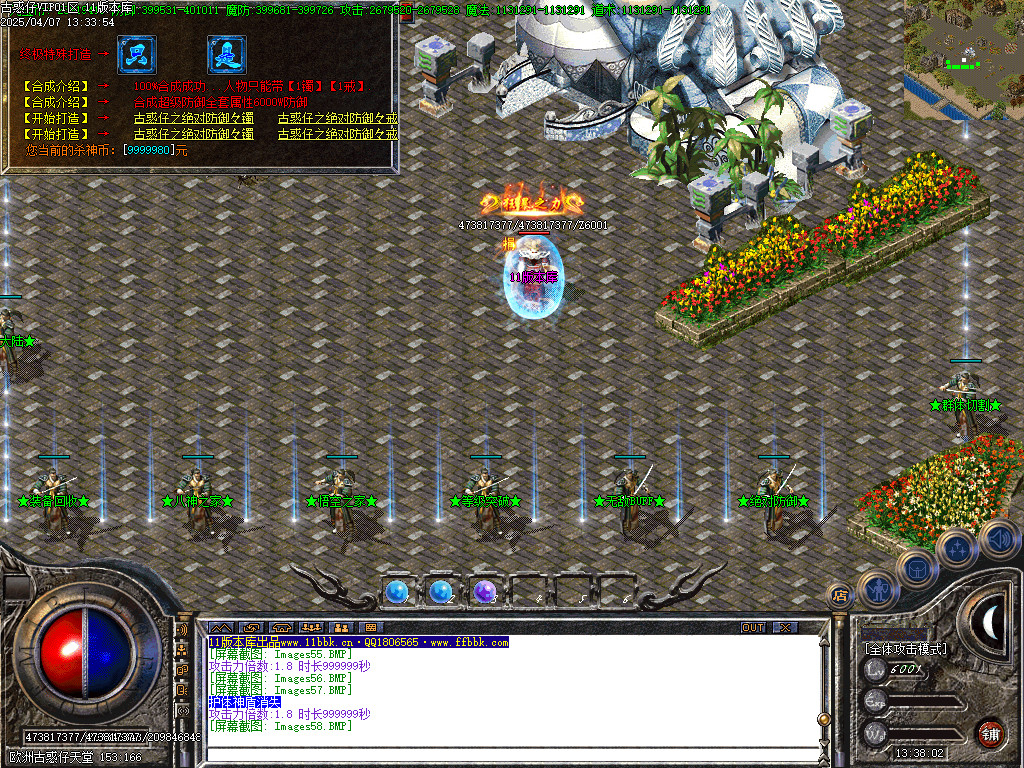This screenshot has width=1024, height=768.
Task: Open the orange 店 shop button
Action: click(840, 596)
